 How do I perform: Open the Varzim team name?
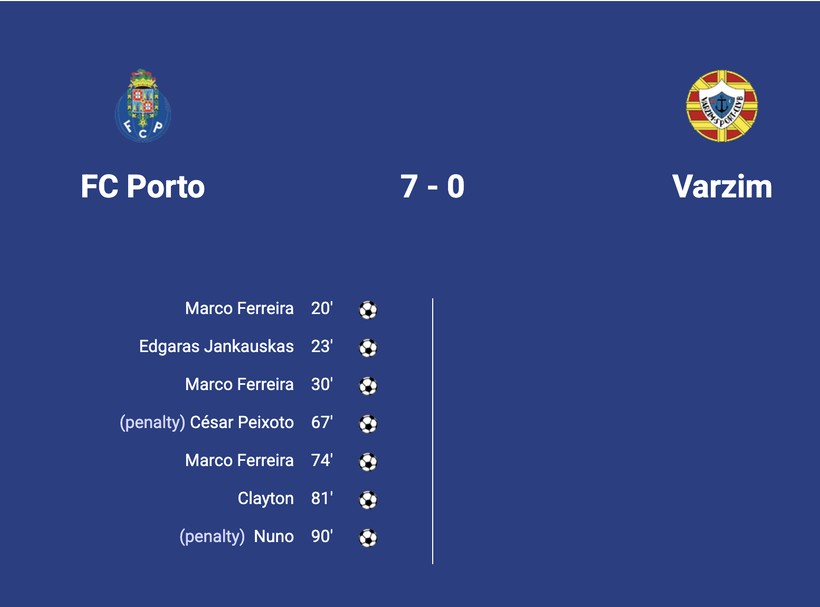click(721, 187)
